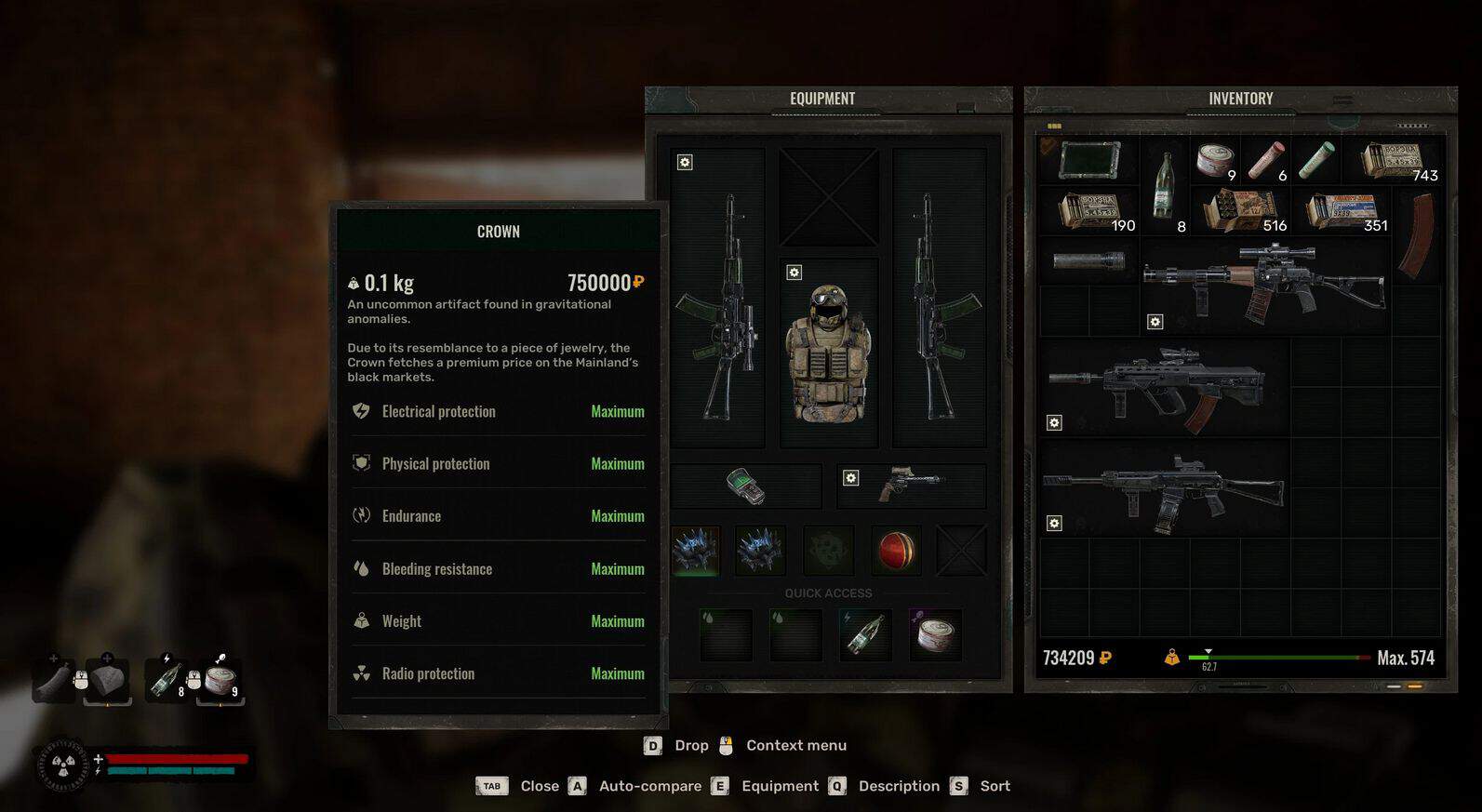Select the red cylinder item stack of 6
1482x812 pixels.
(x=1265, y=160)
